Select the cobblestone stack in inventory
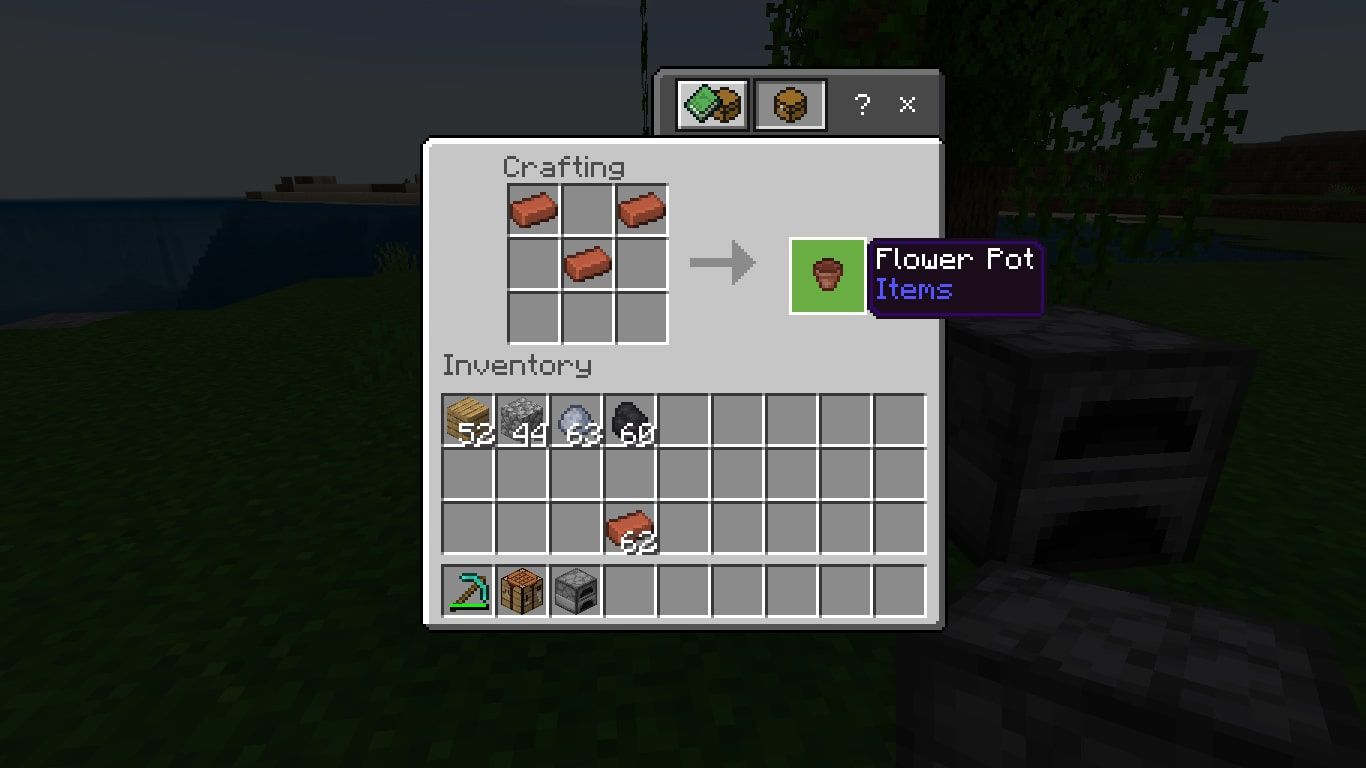Viewport: 1366px width, 768px height. 520,420
